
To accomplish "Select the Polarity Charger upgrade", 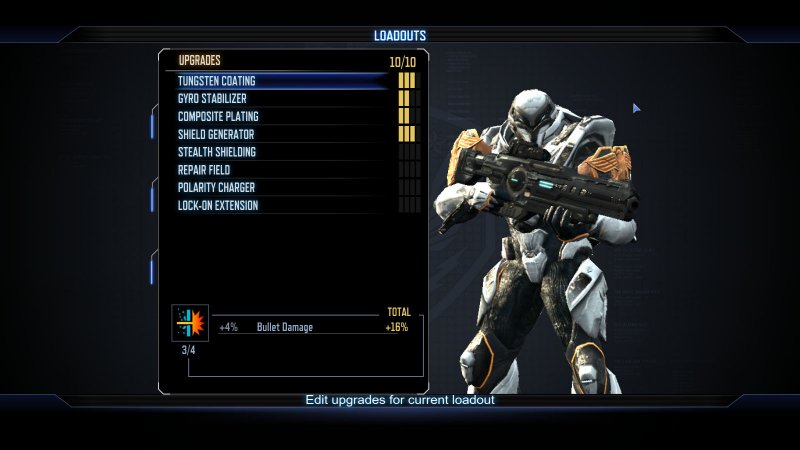I will 216,188.
